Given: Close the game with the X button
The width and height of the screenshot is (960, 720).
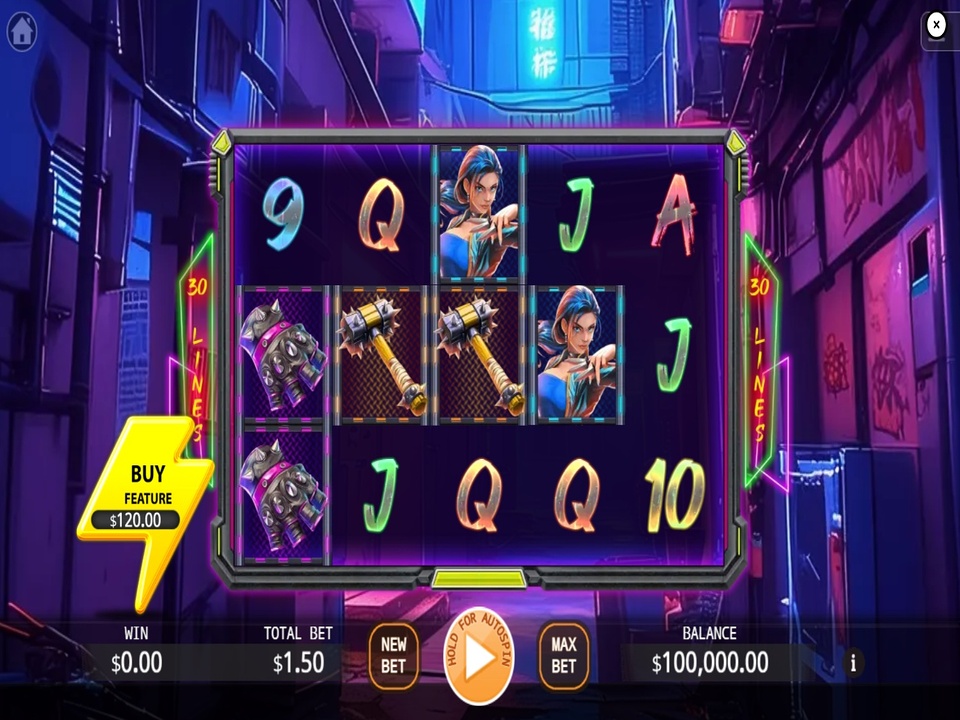Looking at the screenshot, I should [x=936, y=25].
